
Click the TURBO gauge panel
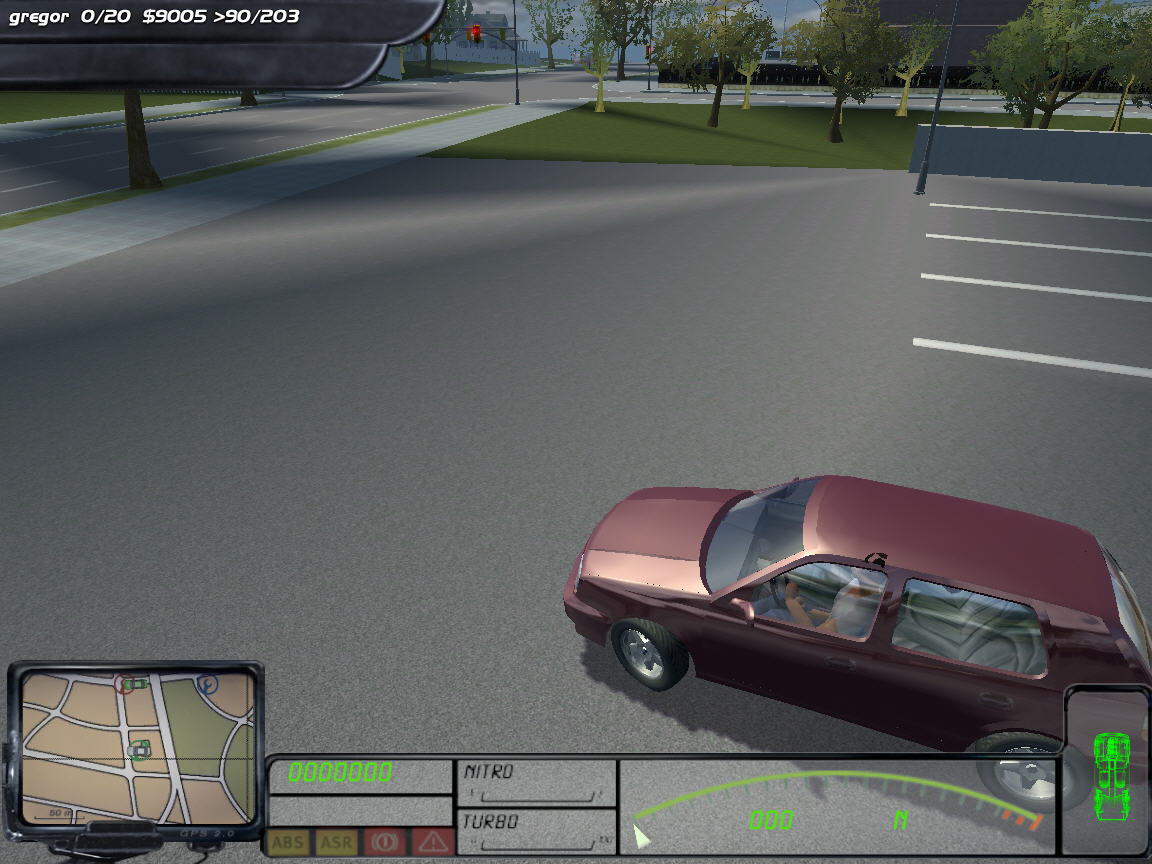point(537,831)
